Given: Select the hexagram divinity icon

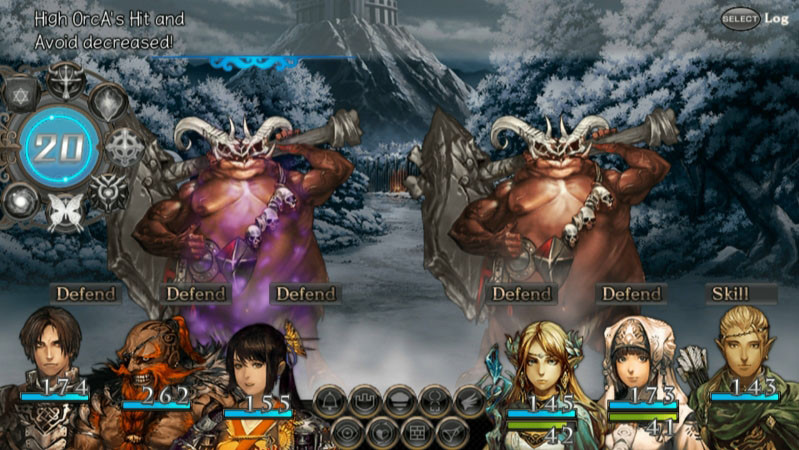Looking at the screenshot, I should pos(19,96).
